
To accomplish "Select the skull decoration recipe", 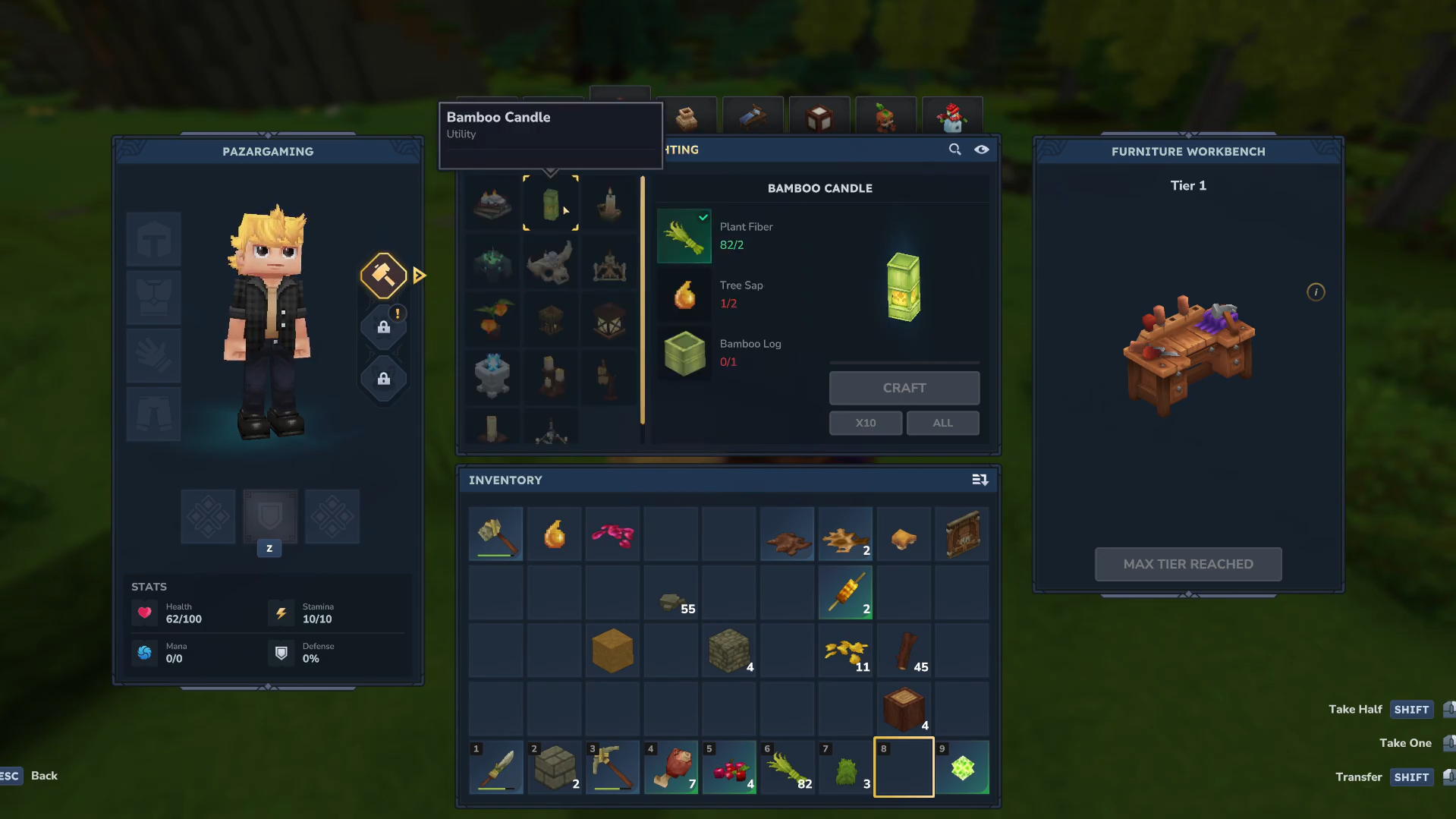I will click(551, 263).
